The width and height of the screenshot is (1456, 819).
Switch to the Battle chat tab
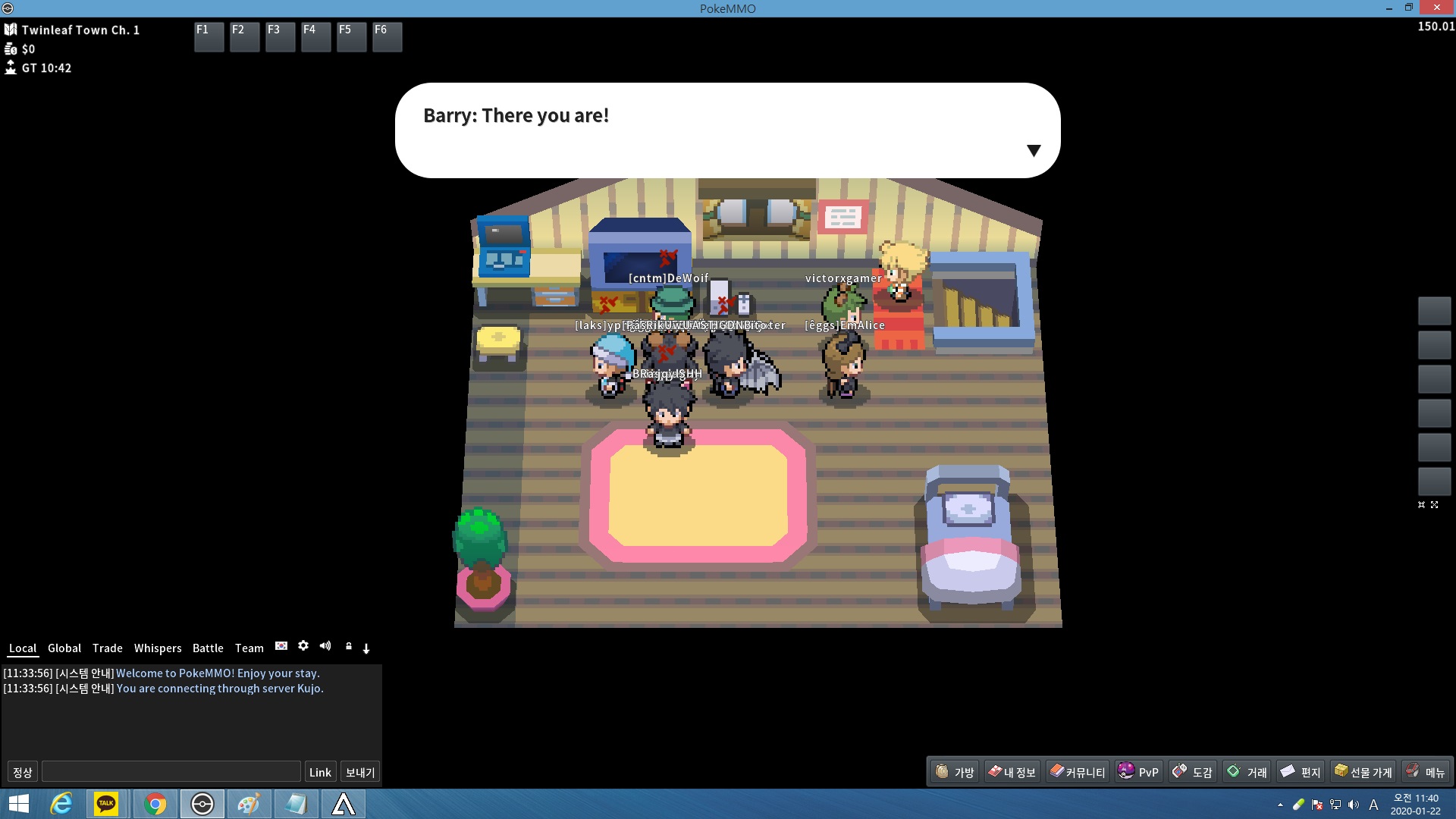click(x=208, y=648)
